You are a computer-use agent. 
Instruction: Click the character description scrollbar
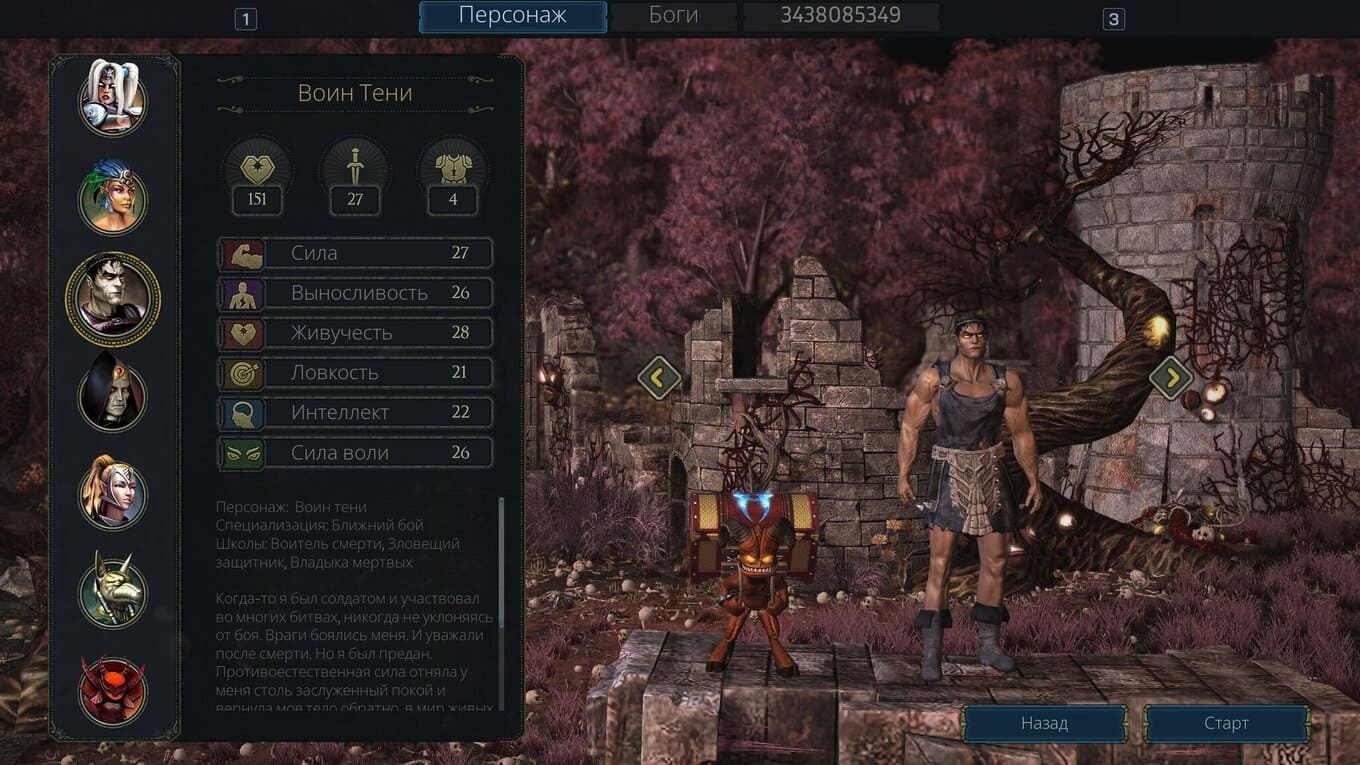coord(501,560)
